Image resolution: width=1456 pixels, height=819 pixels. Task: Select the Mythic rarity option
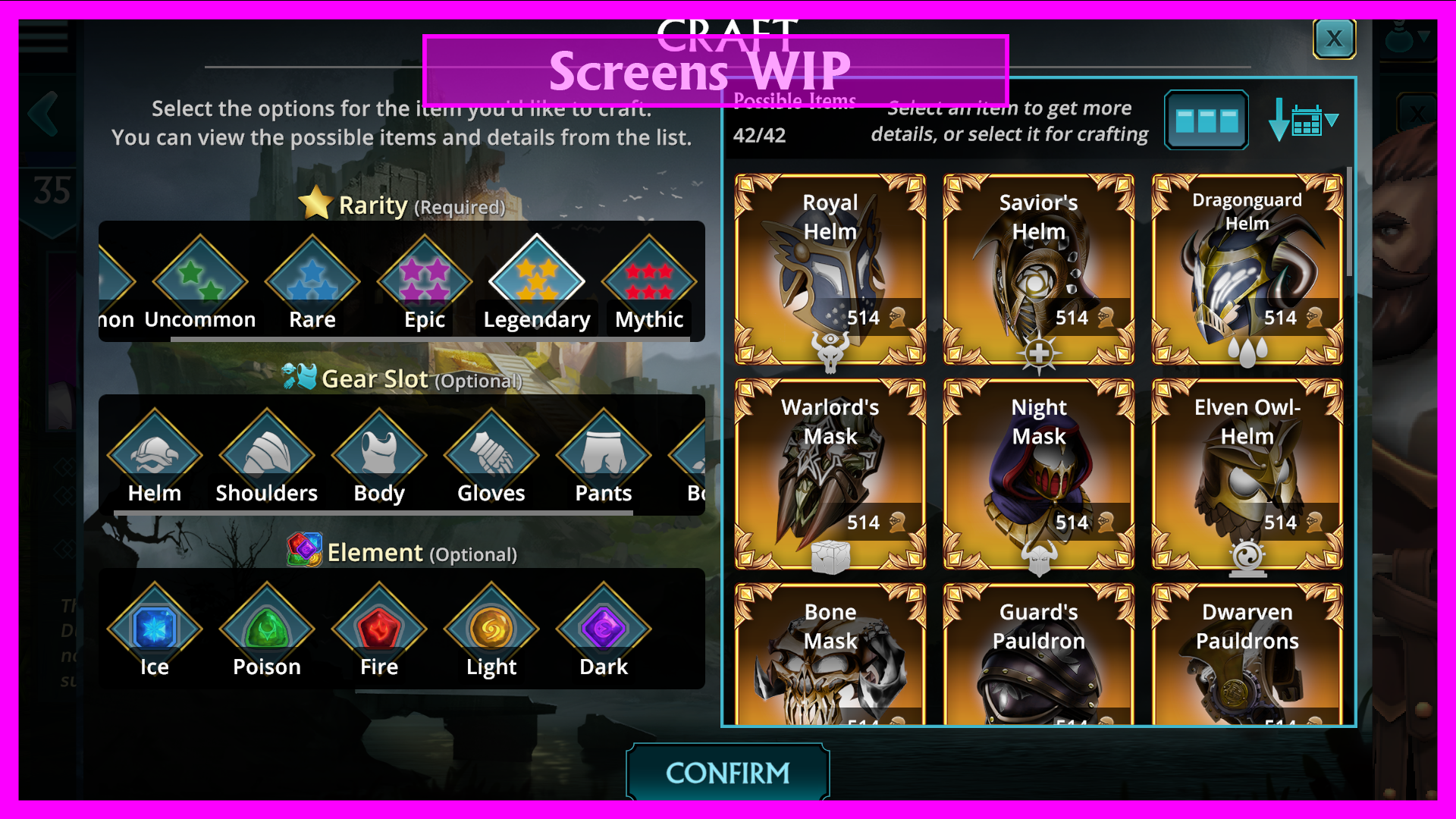[649, 279]
